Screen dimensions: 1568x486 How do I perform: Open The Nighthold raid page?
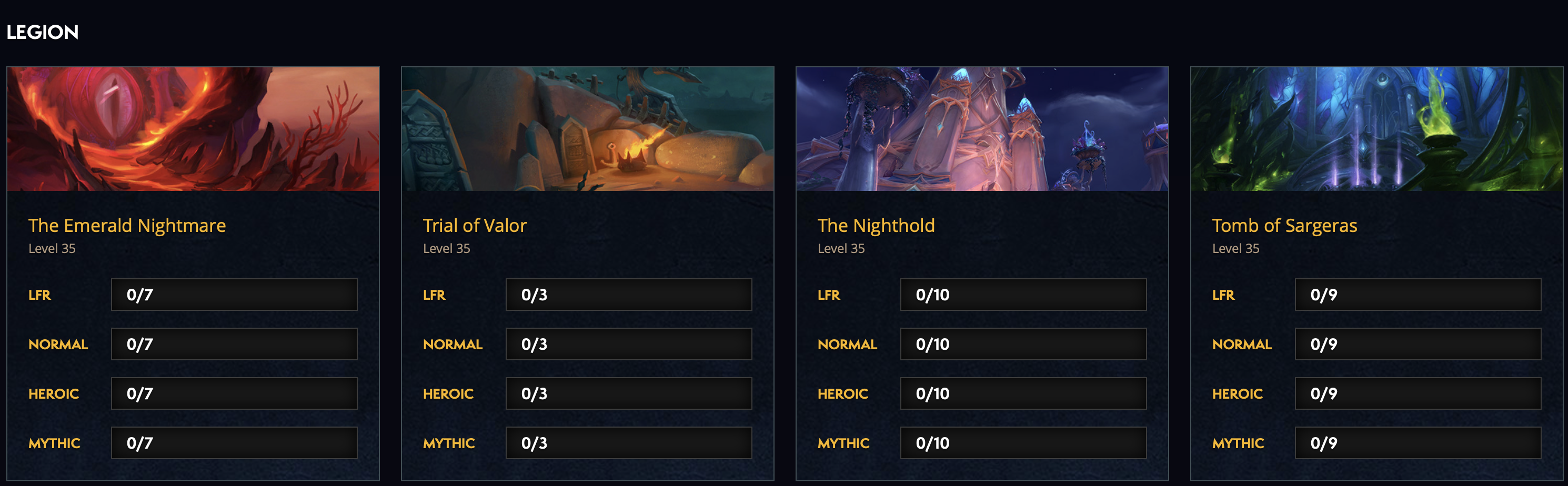876,225
